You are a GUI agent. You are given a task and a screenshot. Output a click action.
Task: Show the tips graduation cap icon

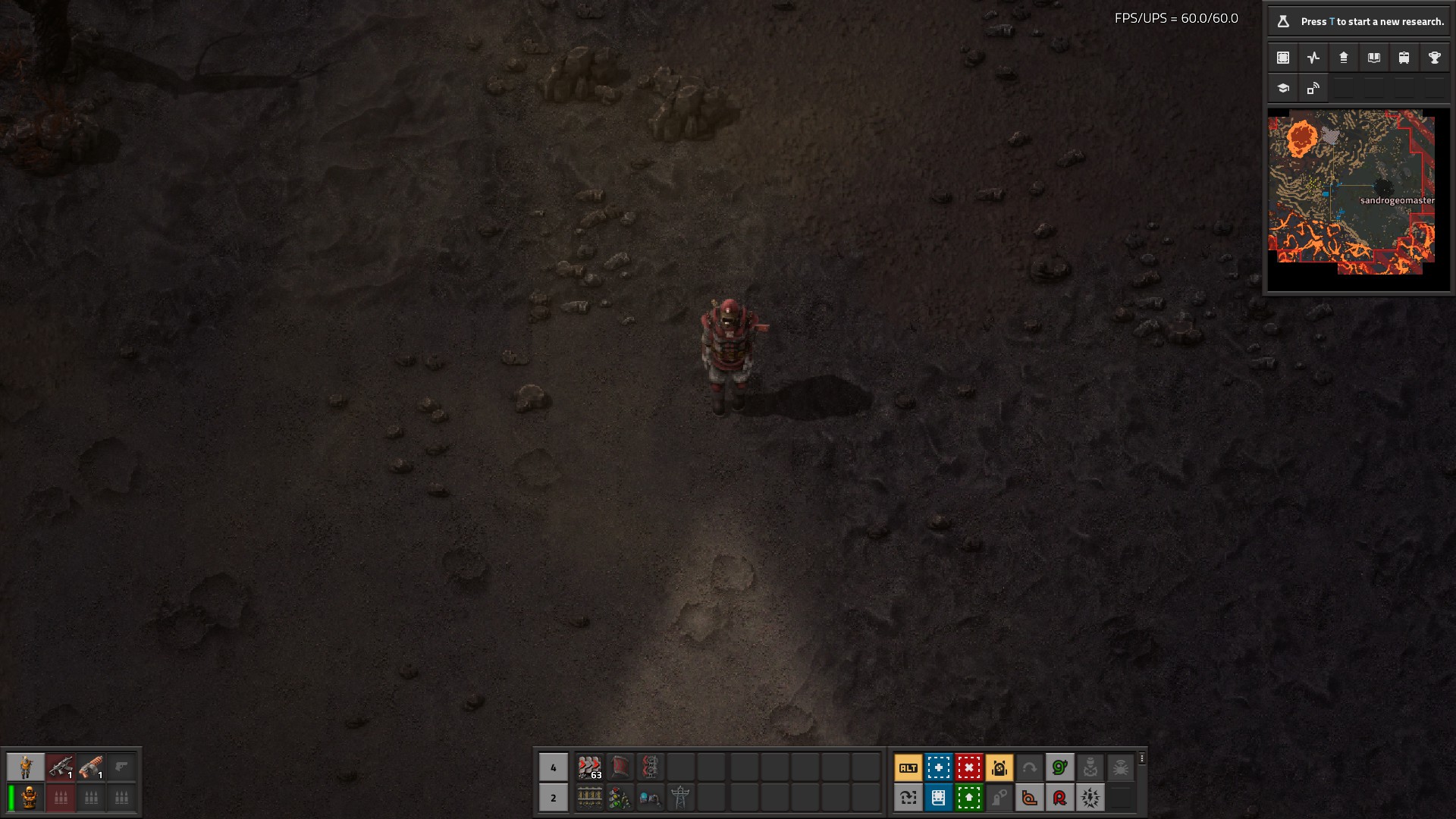point(1283,88)
